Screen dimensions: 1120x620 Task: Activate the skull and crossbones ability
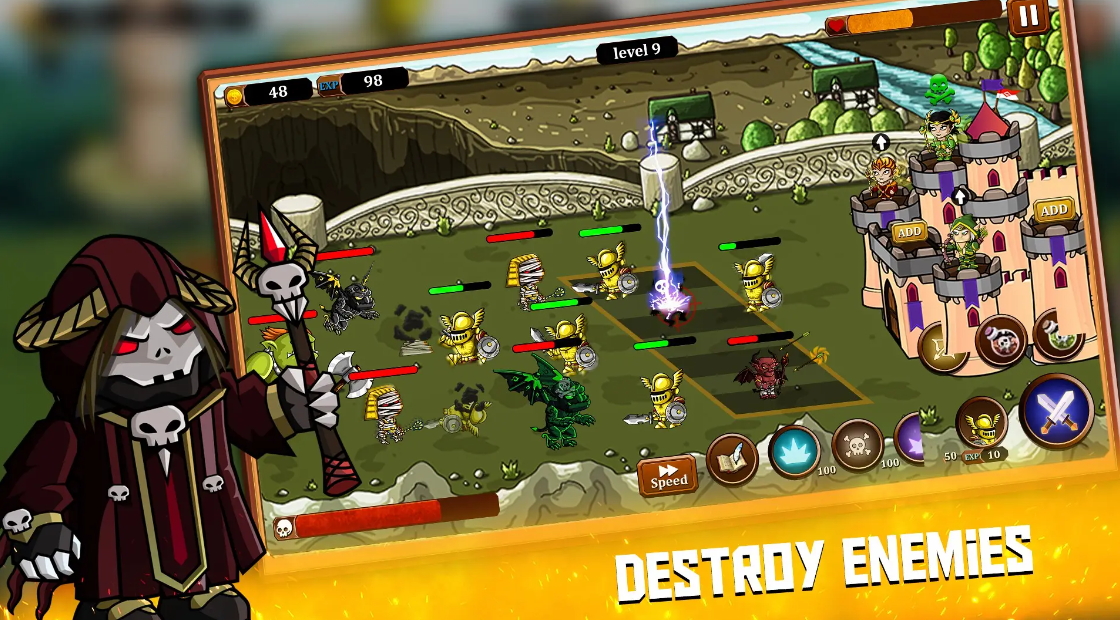click(x=858, y=444)
